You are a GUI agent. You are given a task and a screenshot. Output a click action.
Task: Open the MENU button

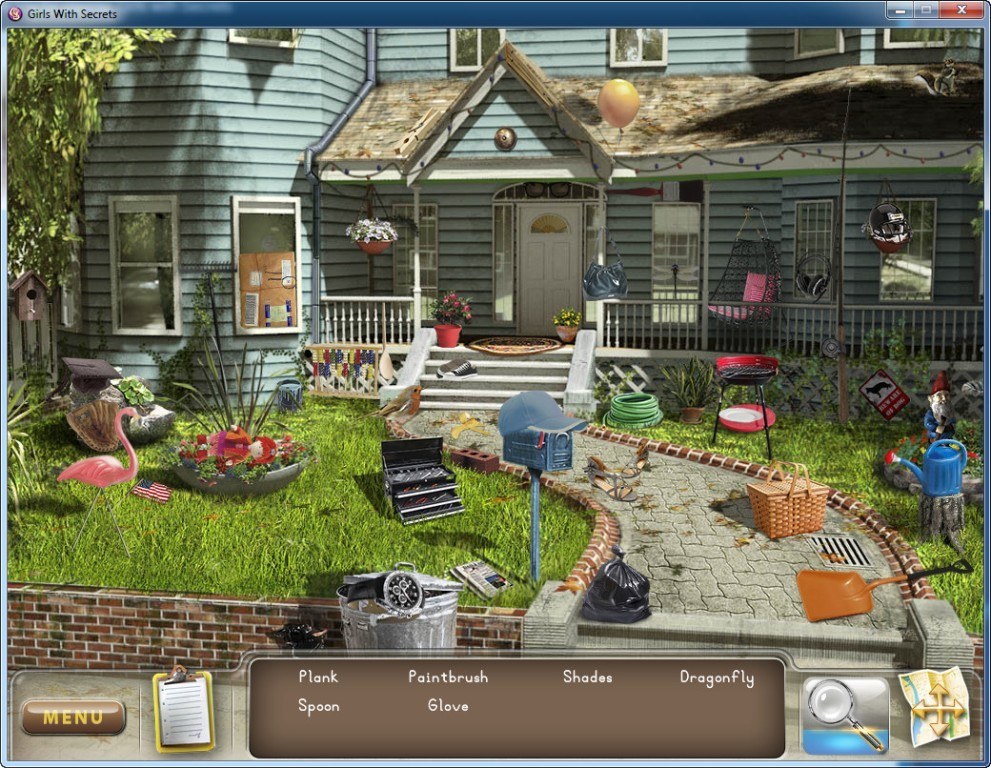click(x=73, y=717)
